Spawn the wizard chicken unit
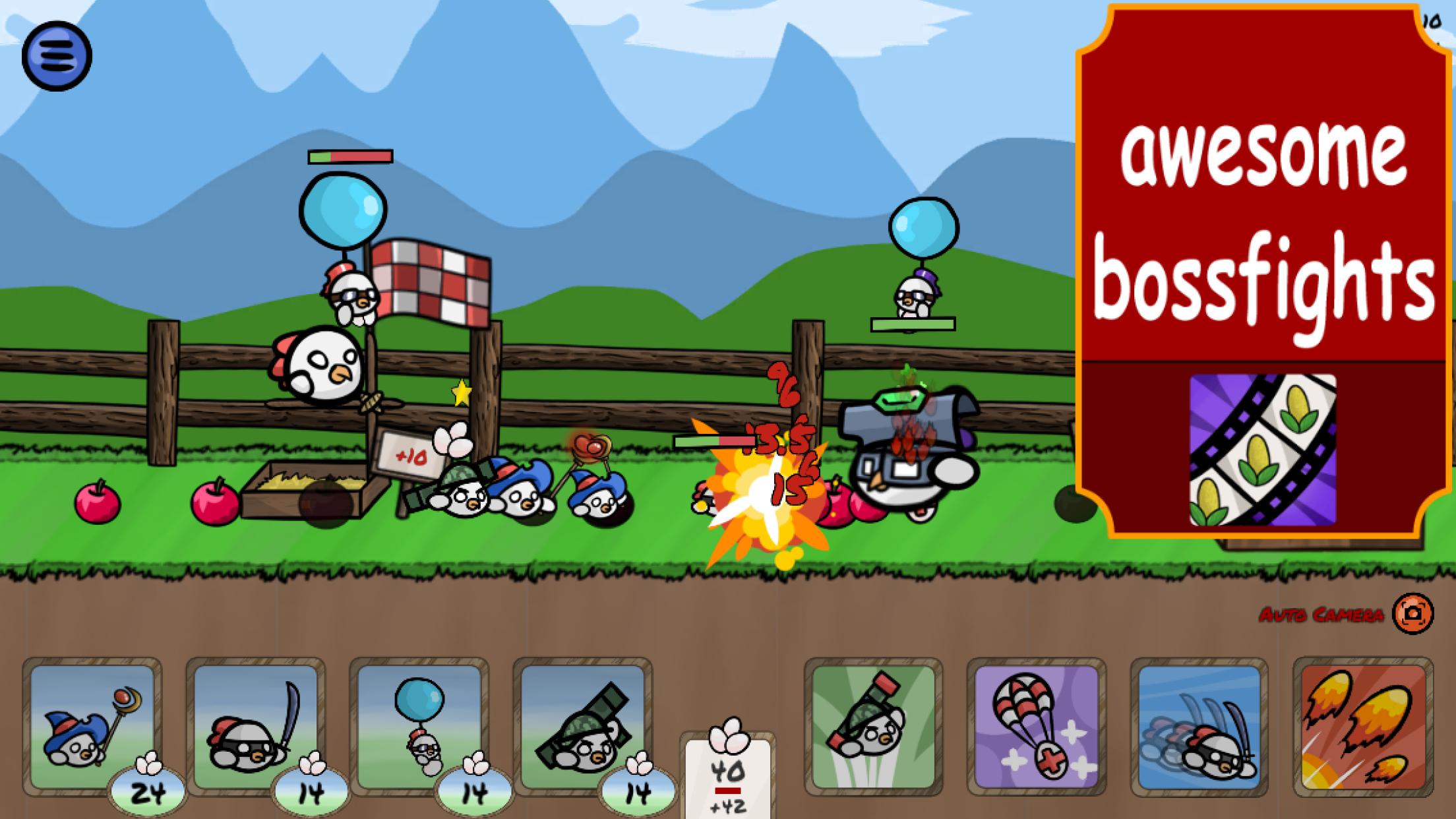The width and height of the screenshot is (1456, 819). pos(92,727)
